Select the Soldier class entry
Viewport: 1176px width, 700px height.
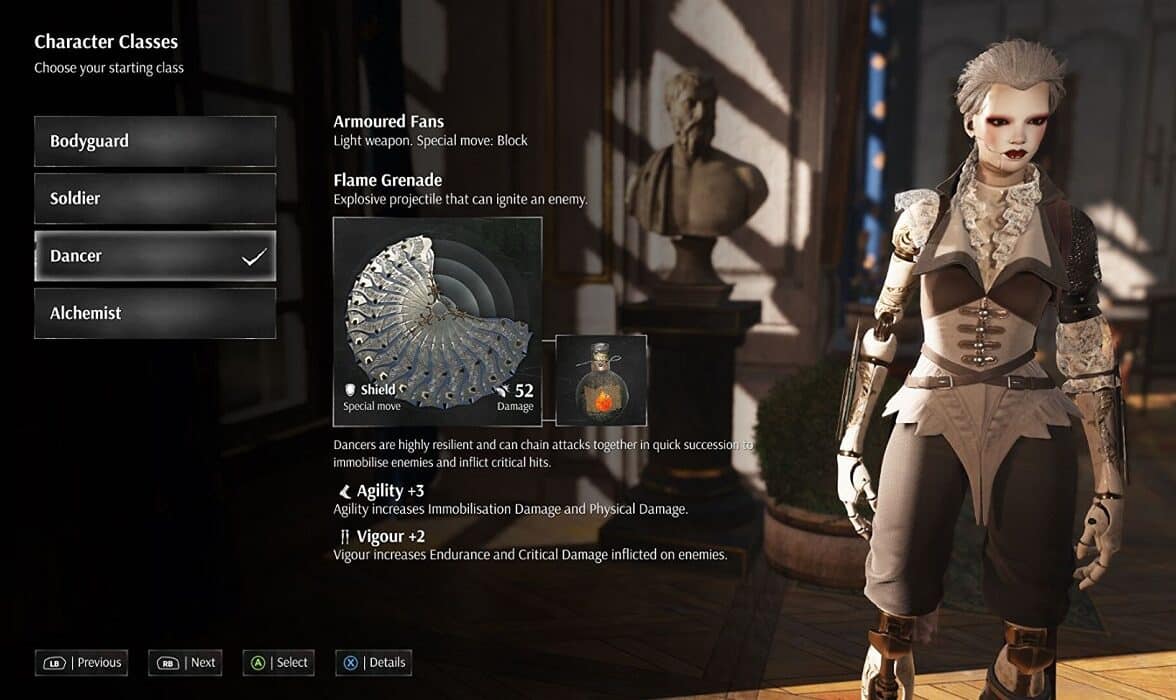pyautogui.click(x=155, y=198)
